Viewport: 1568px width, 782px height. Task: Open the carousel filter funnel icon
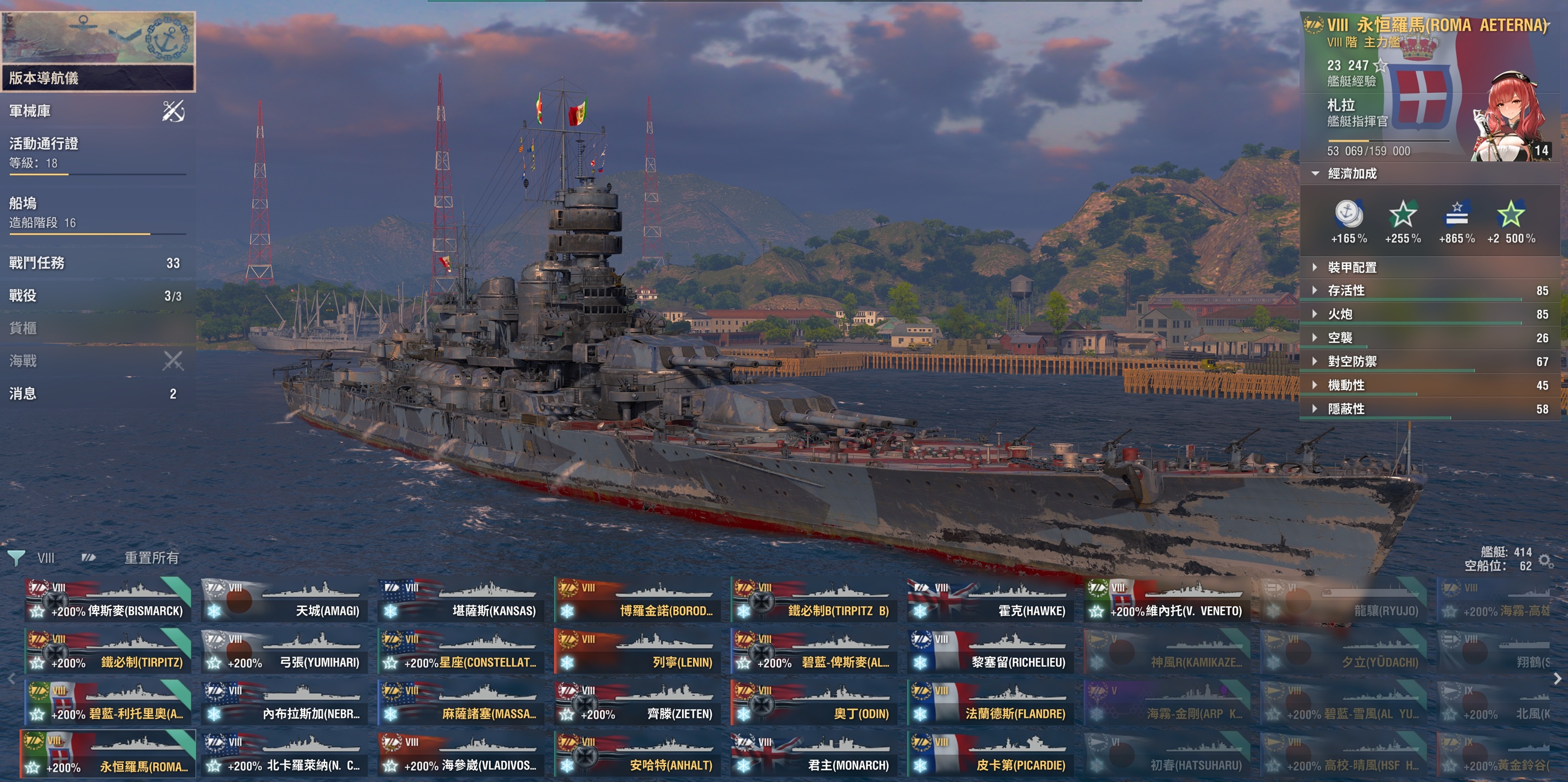[16, 557]
